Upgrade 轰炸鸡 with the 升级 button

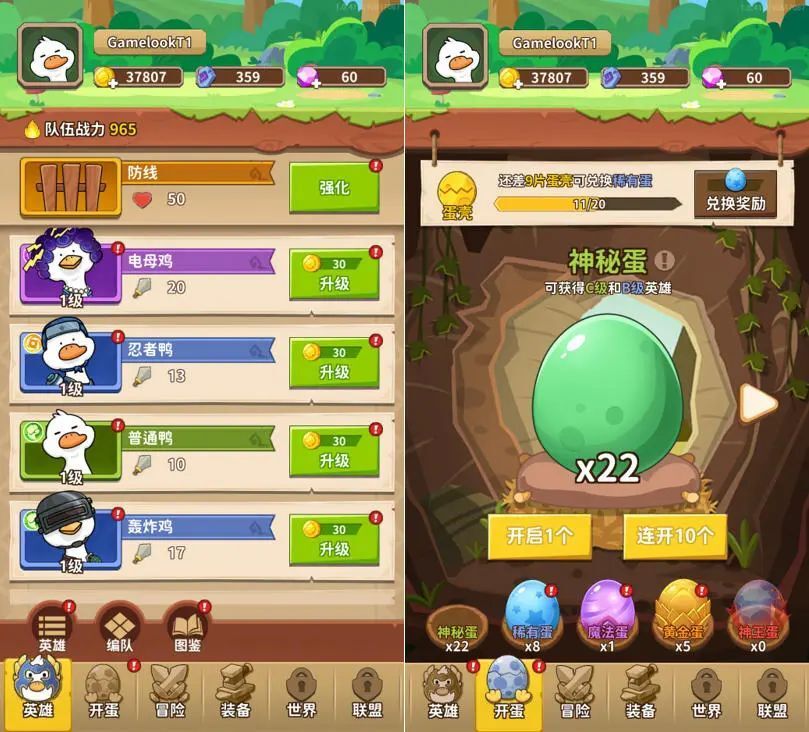[334, 539]
